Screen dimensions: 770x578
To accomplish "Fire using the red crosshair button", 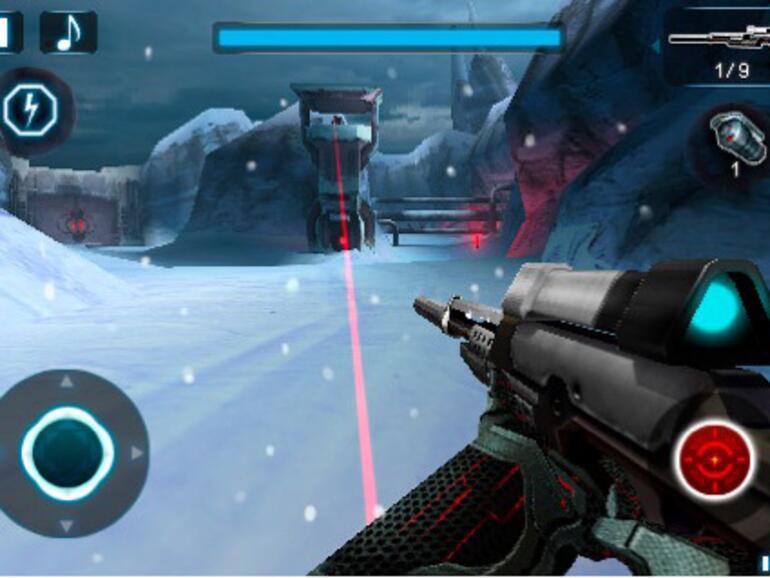I will tap(715, 460).
